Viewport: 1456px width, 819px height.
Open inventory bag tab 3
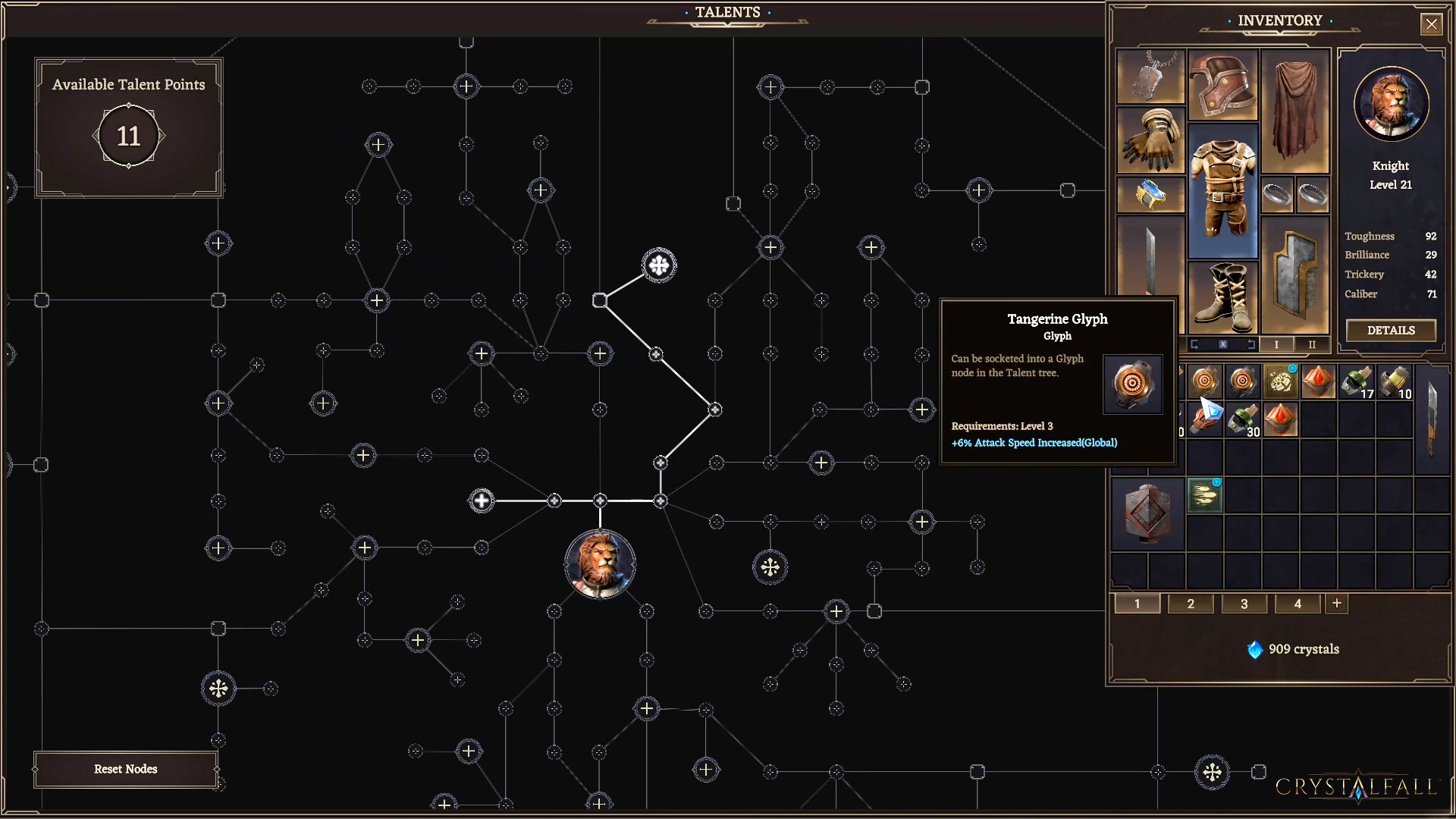[1244, 604]
